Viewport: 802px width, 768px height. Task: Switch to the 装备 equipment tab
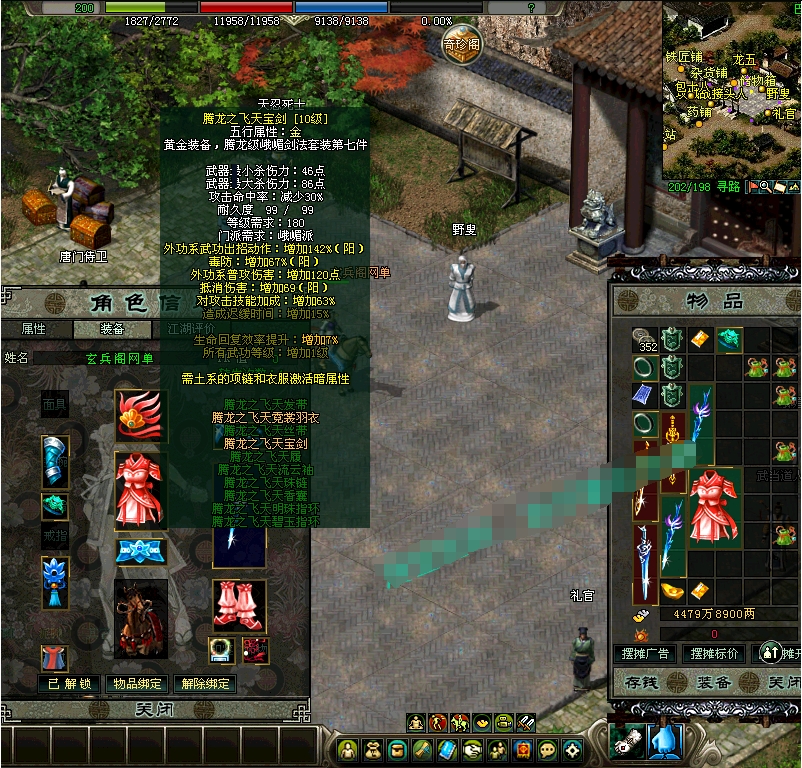coord(112,329)
